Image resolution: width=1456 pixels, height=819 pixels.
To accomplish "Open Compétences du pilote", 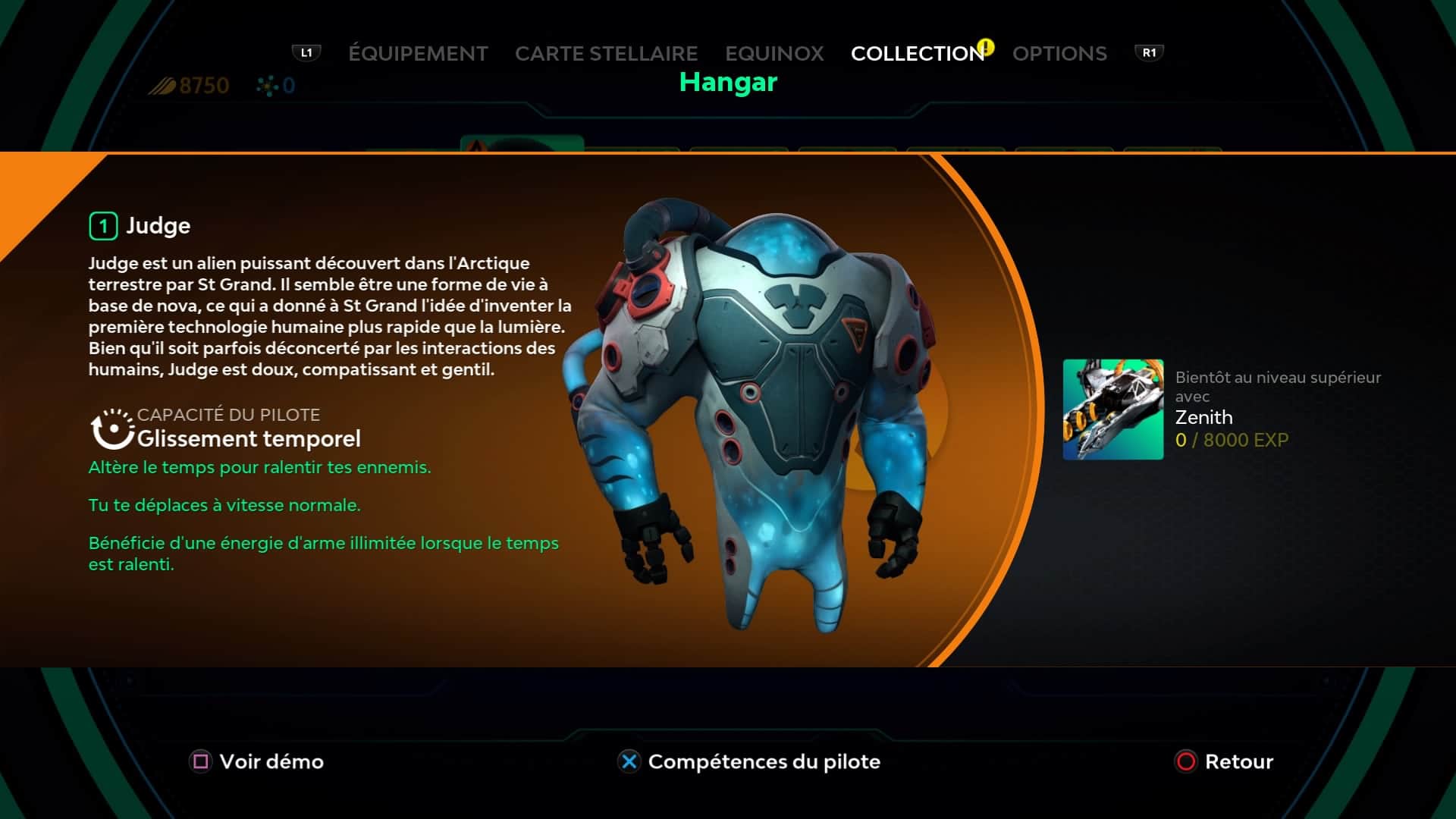I will click(749, 761).
